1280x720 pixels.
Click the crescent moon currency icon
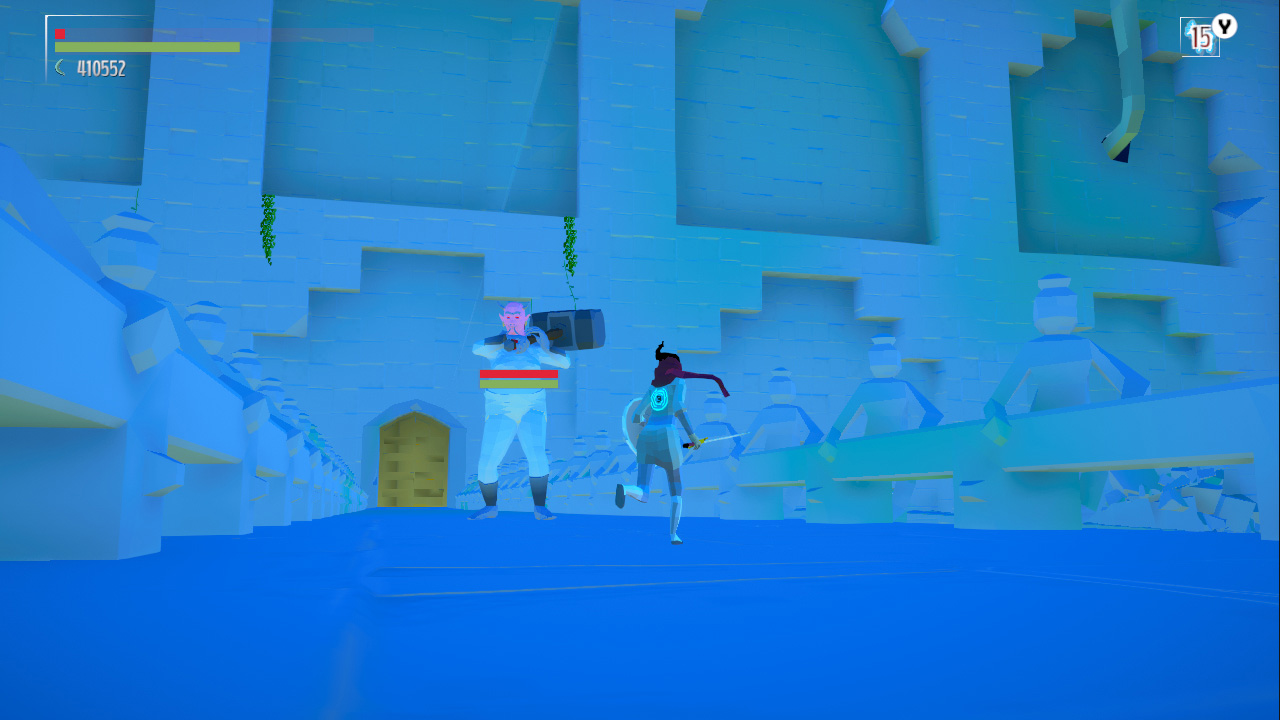pyautogui.click(x=58, y=67)
